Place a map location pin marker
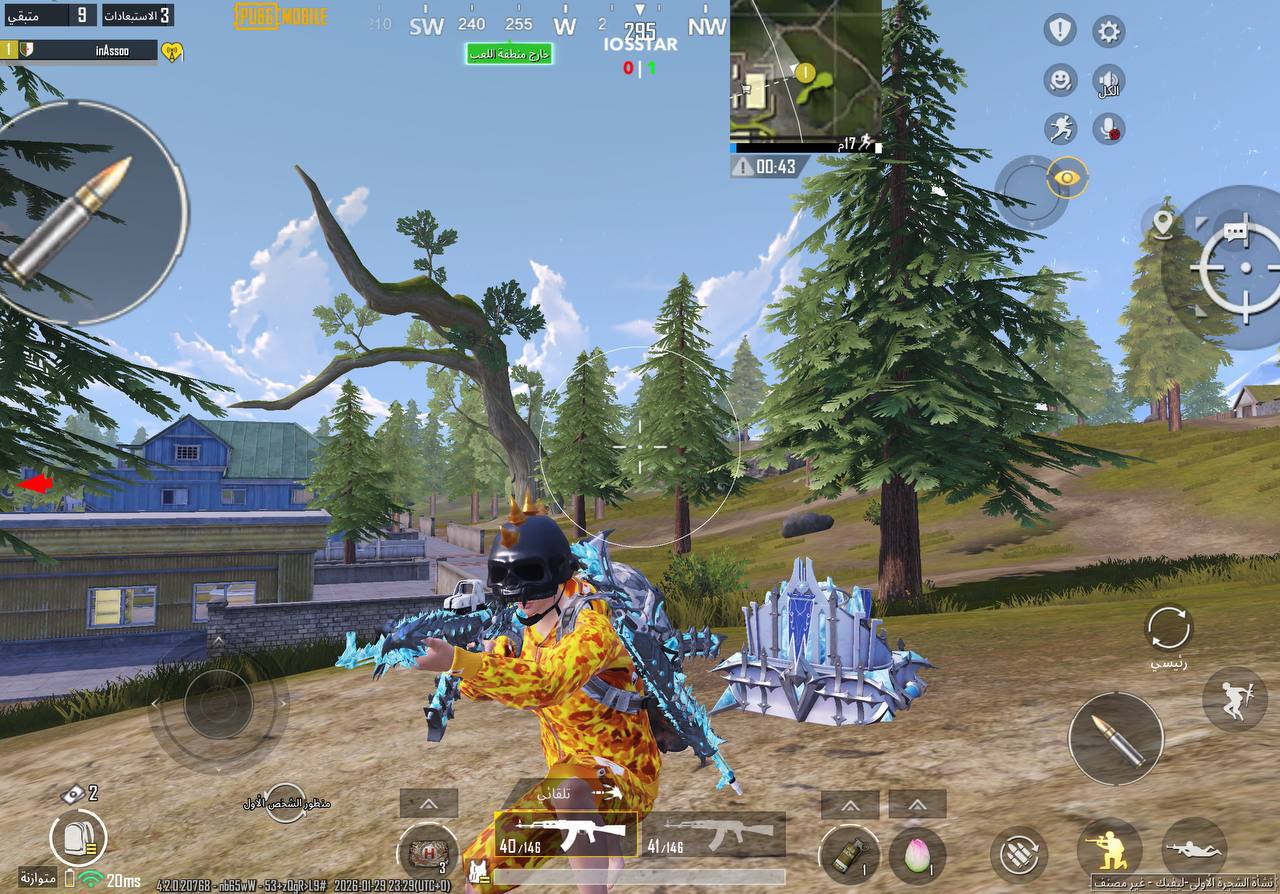 pyautogui.click(x=1162, y=221)
